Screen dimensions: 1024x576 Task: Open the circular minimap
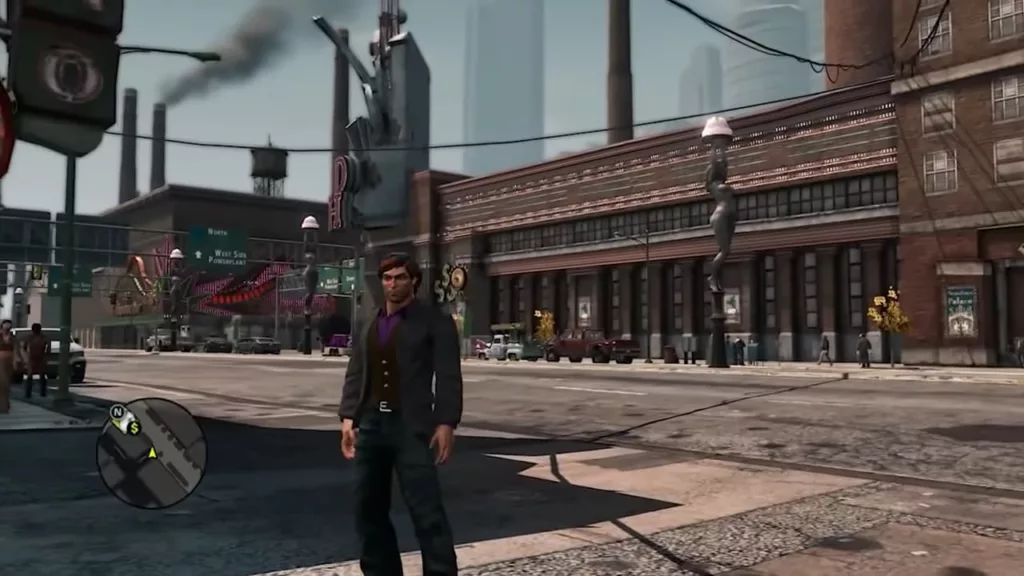coord(151,453)
